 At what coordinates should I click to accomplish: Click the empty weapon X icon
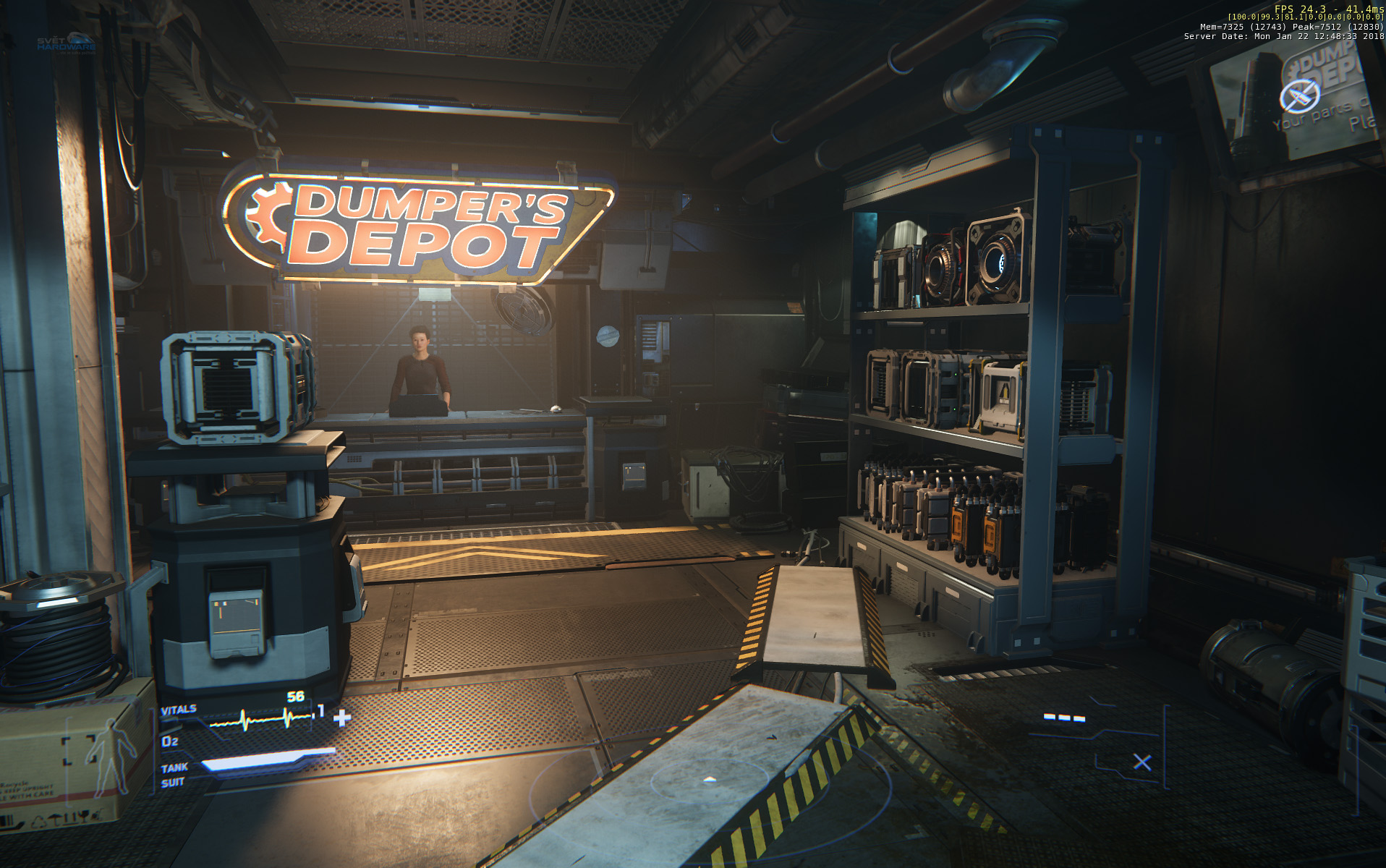[x=1142, y=762]
